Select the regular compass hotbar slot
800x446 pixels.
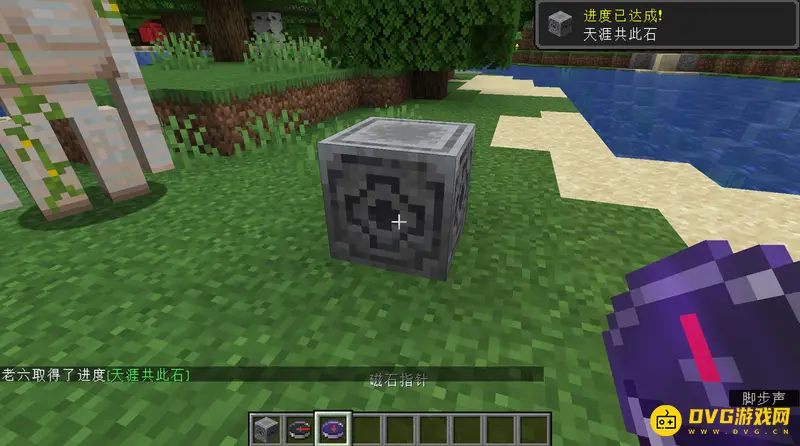pyautogui.click(x=300, y=430)
